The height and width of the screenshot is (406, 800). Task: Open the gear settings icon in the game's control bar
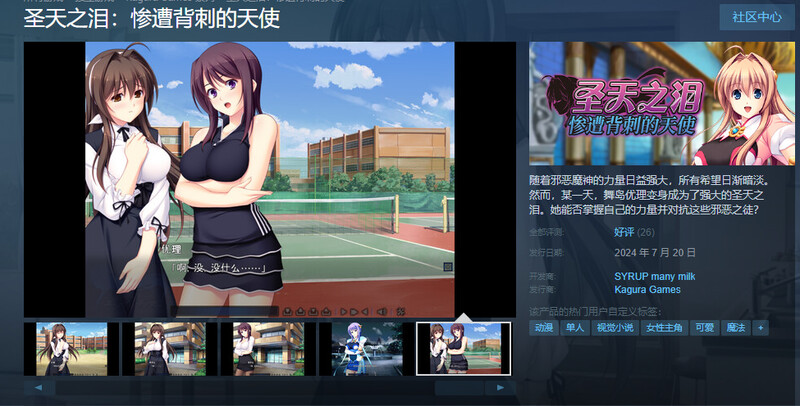pos(401,312)
